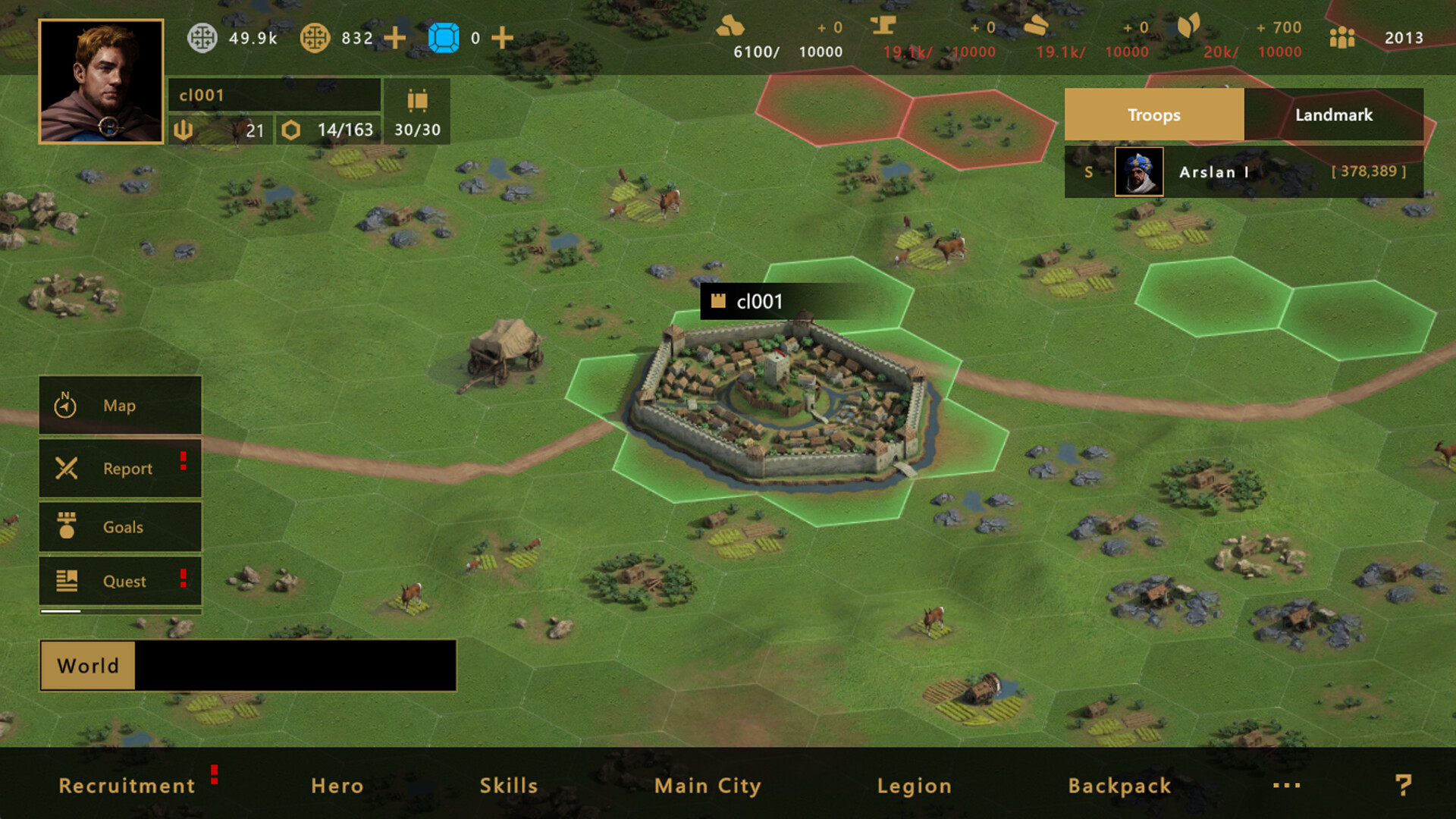Viewport: 1456px width, 819px height.
Task: Switch to the Landmark tab
Action: 1334,115
